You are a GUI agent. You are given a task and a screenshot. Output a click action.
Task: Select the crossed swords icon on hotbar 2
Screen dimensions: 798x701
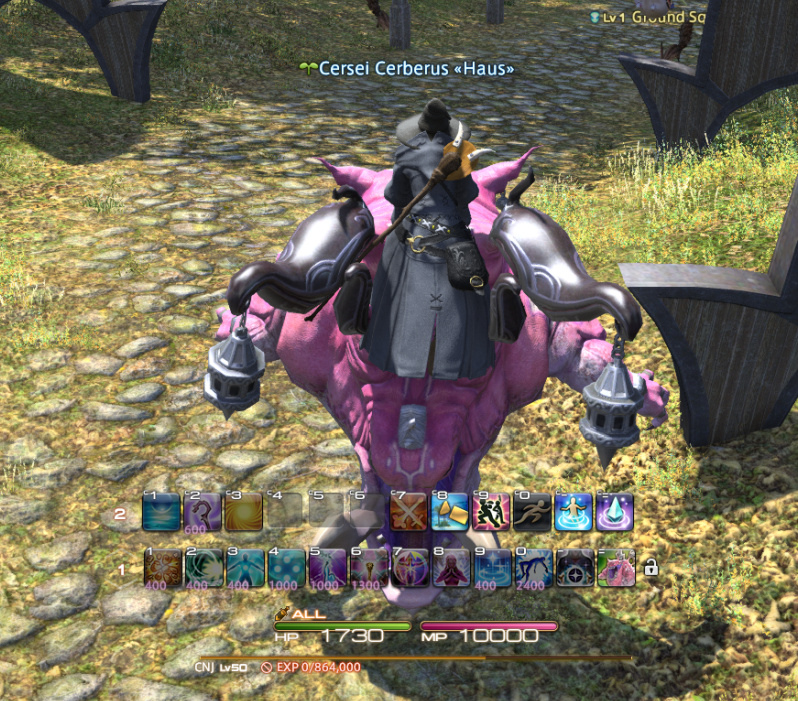click(x=409, y=512)
